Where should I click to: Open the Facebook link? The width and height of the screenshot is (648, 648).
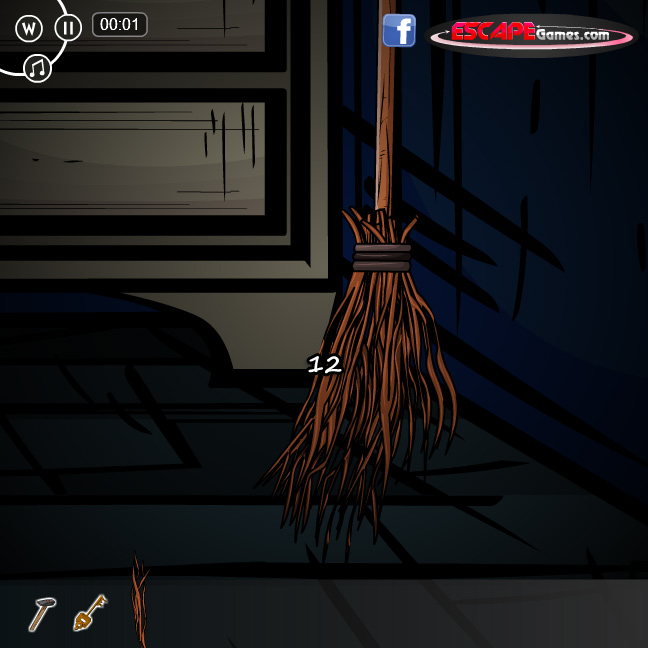[x=399, y=31]
